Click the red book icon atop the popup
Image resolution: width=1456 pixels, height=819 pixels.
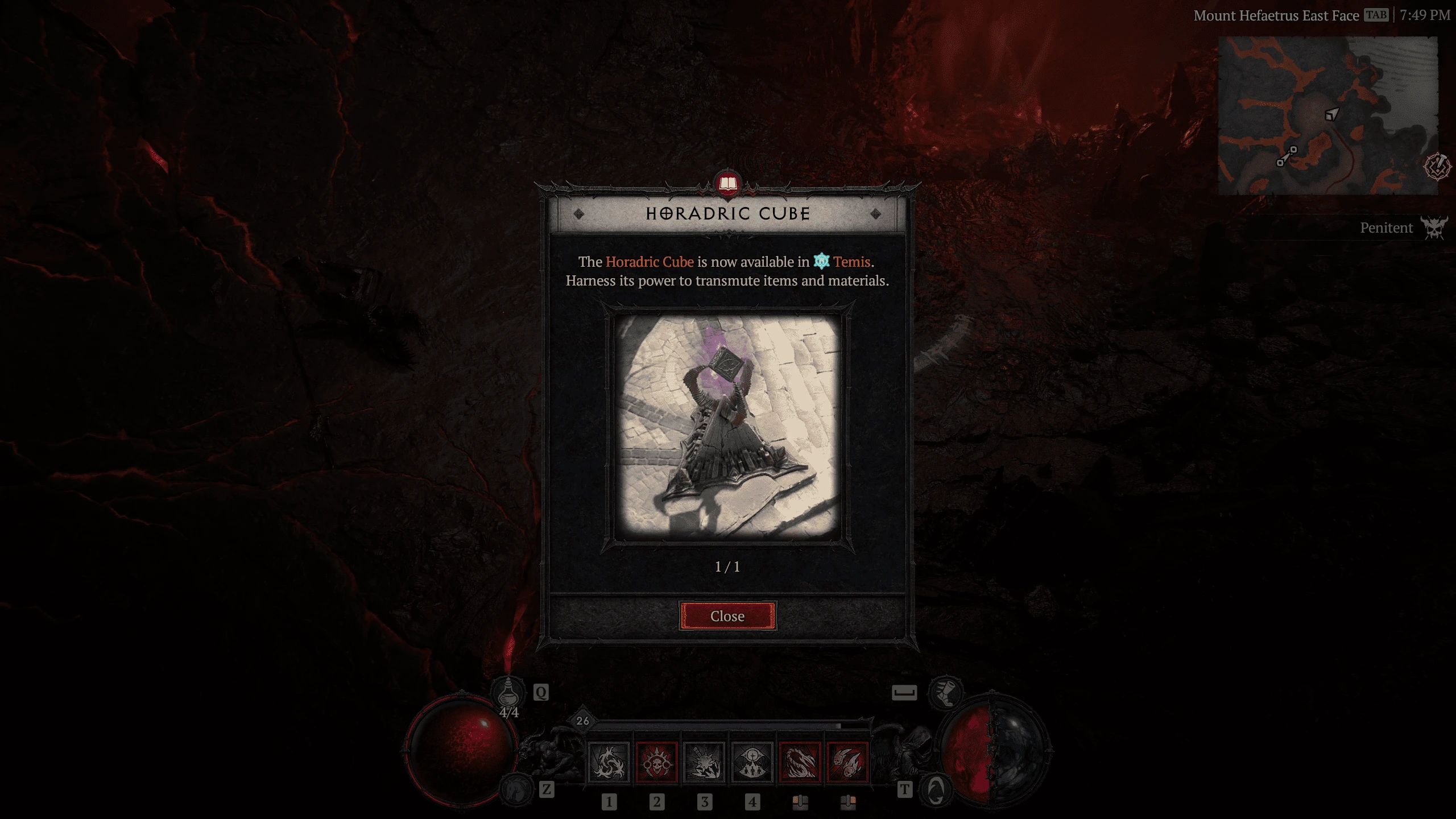[728, 184]
